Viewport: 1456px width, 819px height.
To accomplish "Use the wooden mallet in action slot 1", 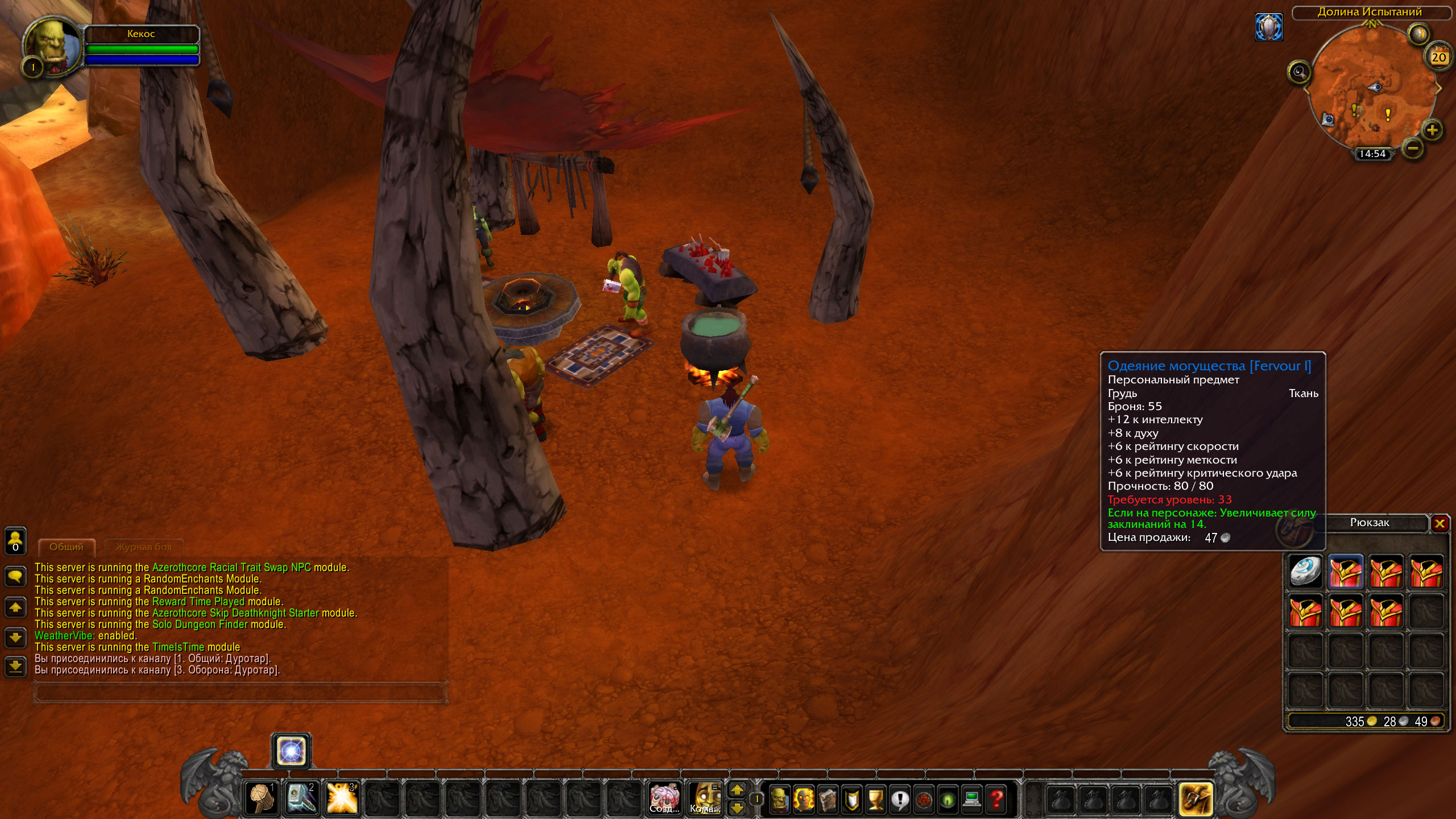I will 261,798.
